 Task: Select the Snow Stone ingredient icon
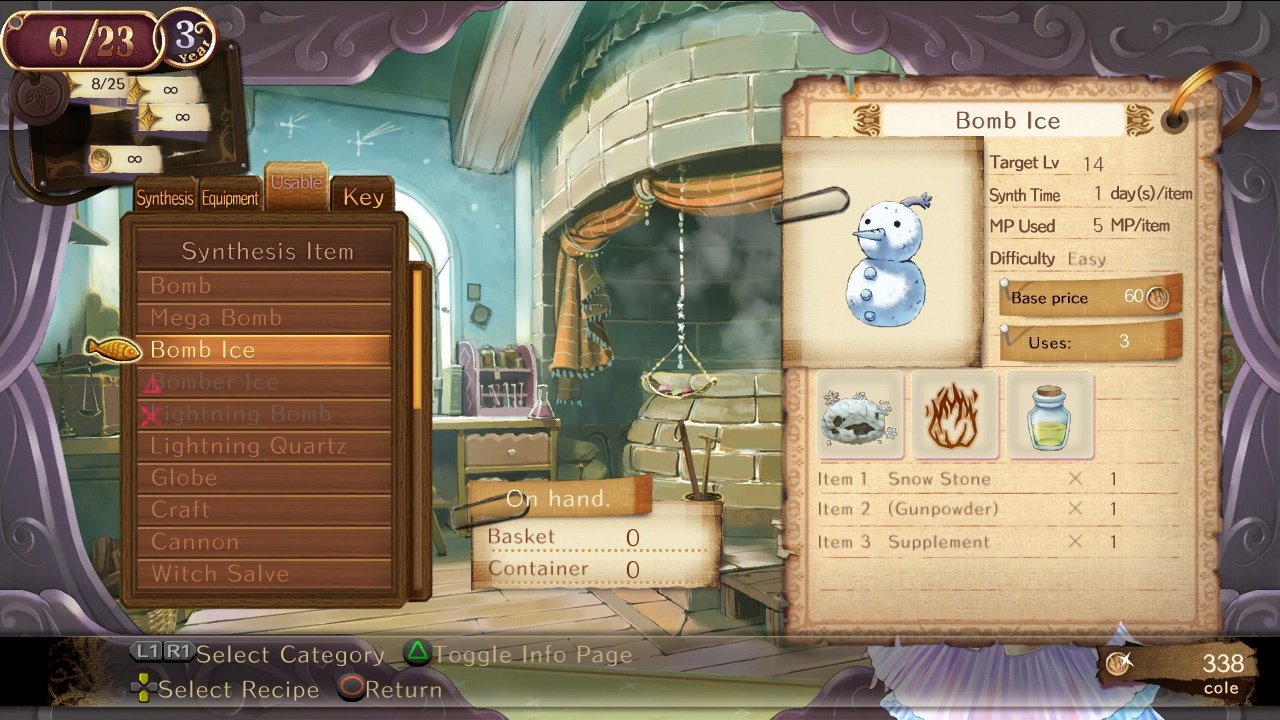coord(858,414)
